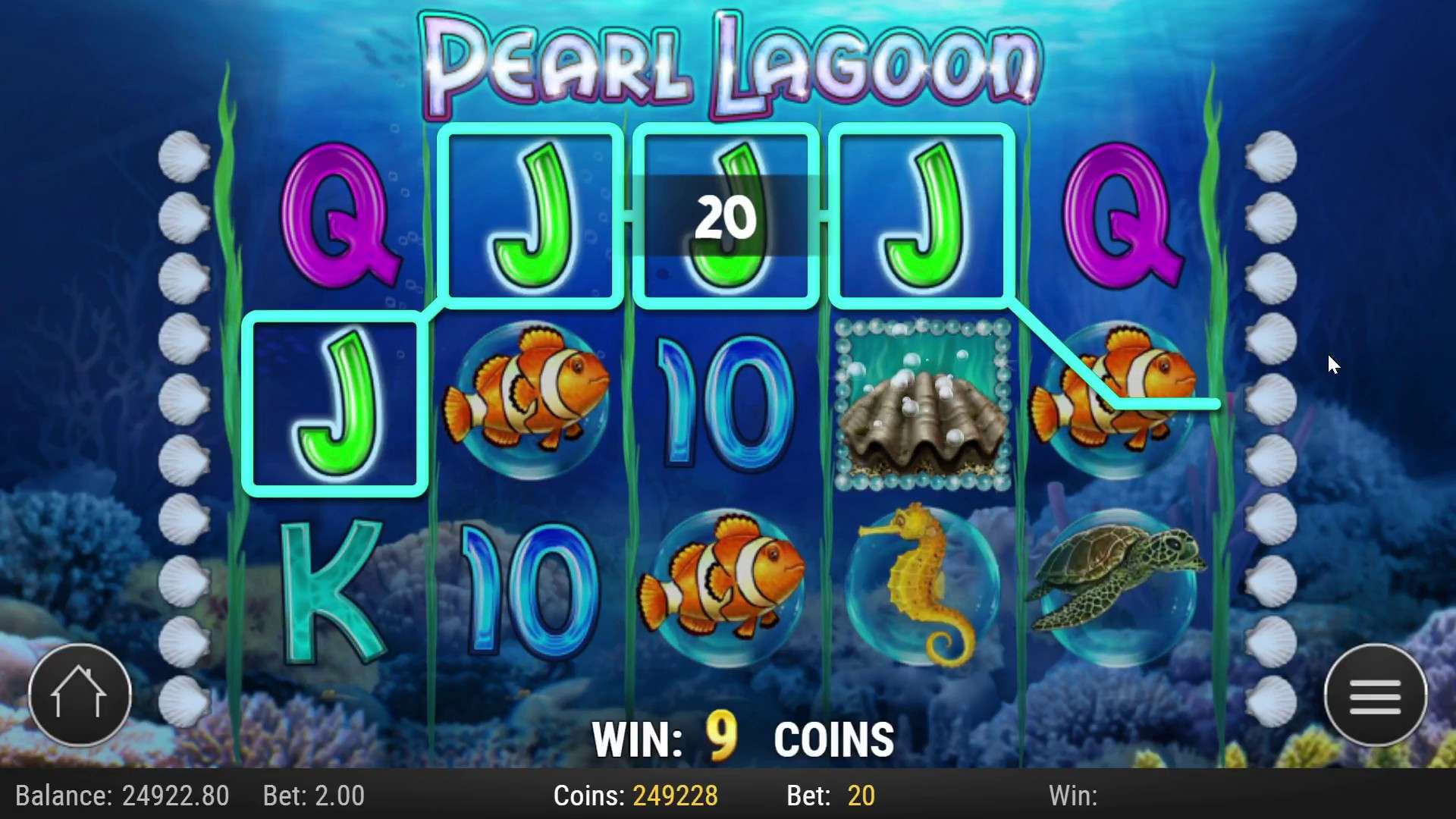
Task: Open the hamburger menu
Action: pos(1376,694)
